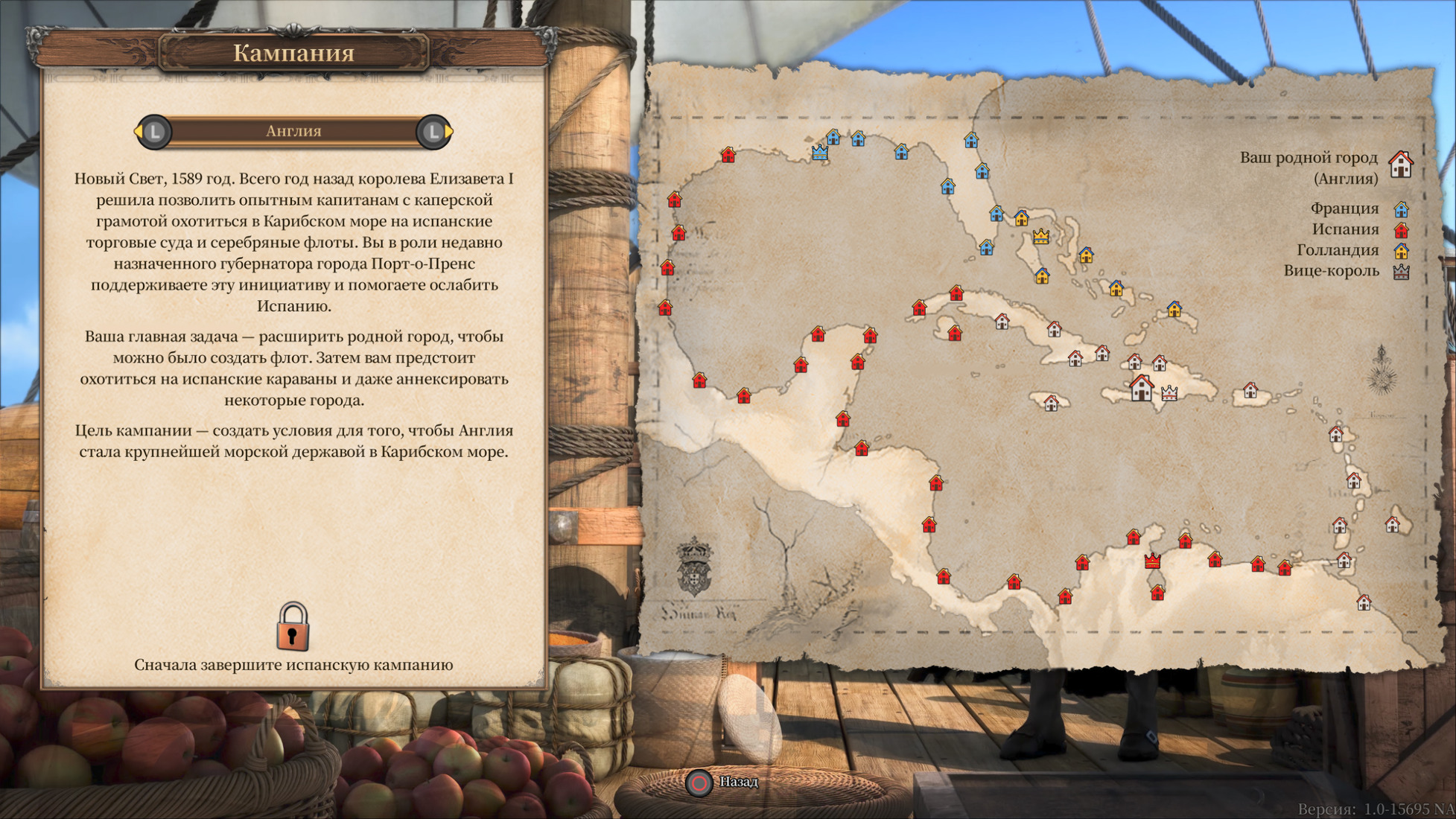Select the Англия campaign title bar
Viewport: 1456px width, 819px height.
(293, 131)
